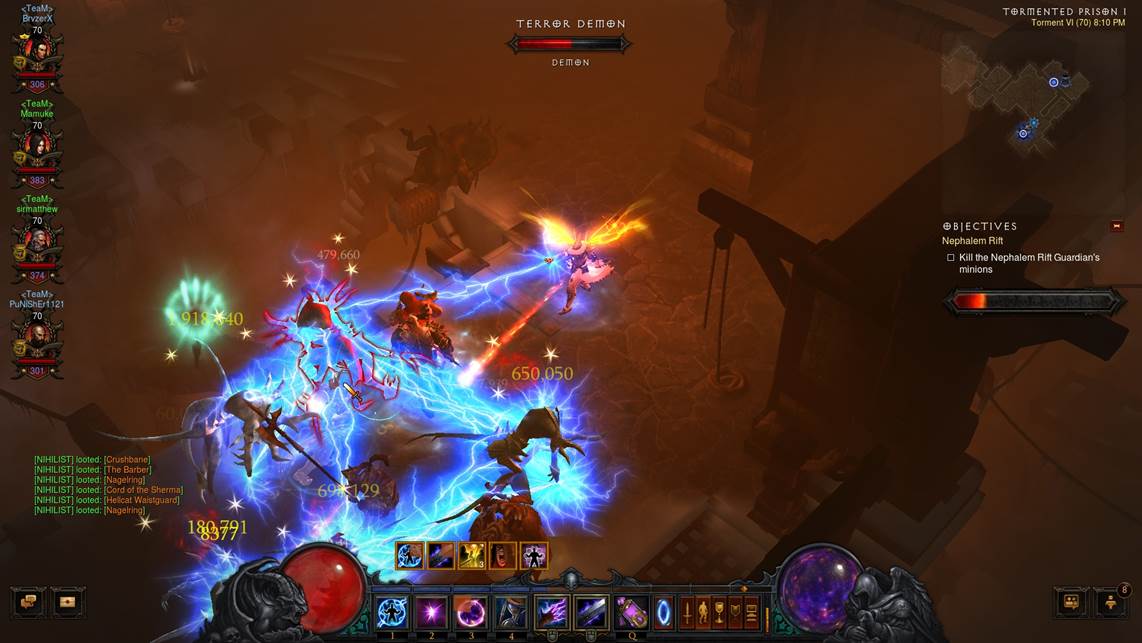Open the social friends list button
This screenshot has height=643, width=1142.
1110,602
